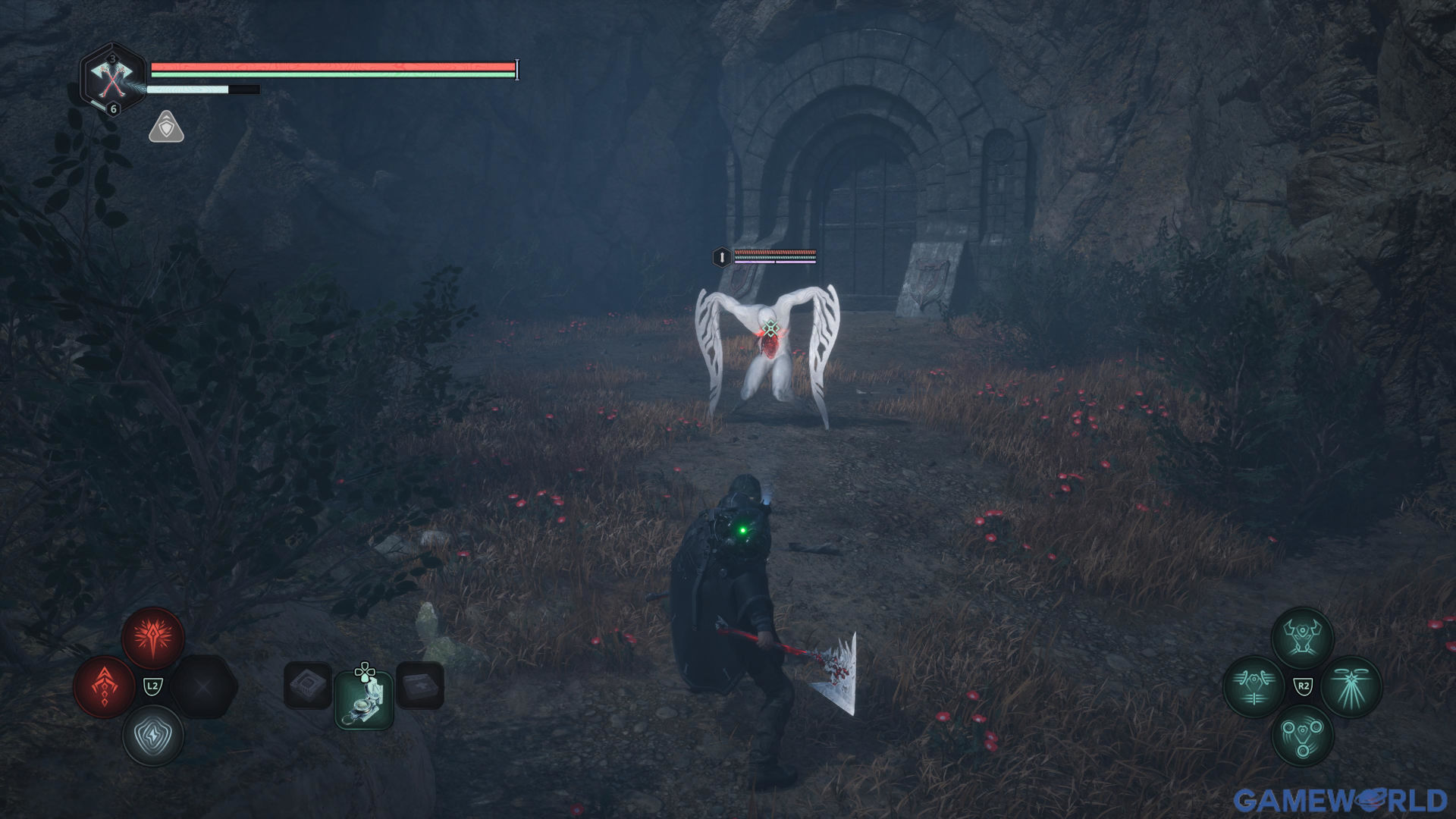Viewport: 1456px width, 819px height.
Task: Activate the teal horned armor ability
Action: 1302,638
